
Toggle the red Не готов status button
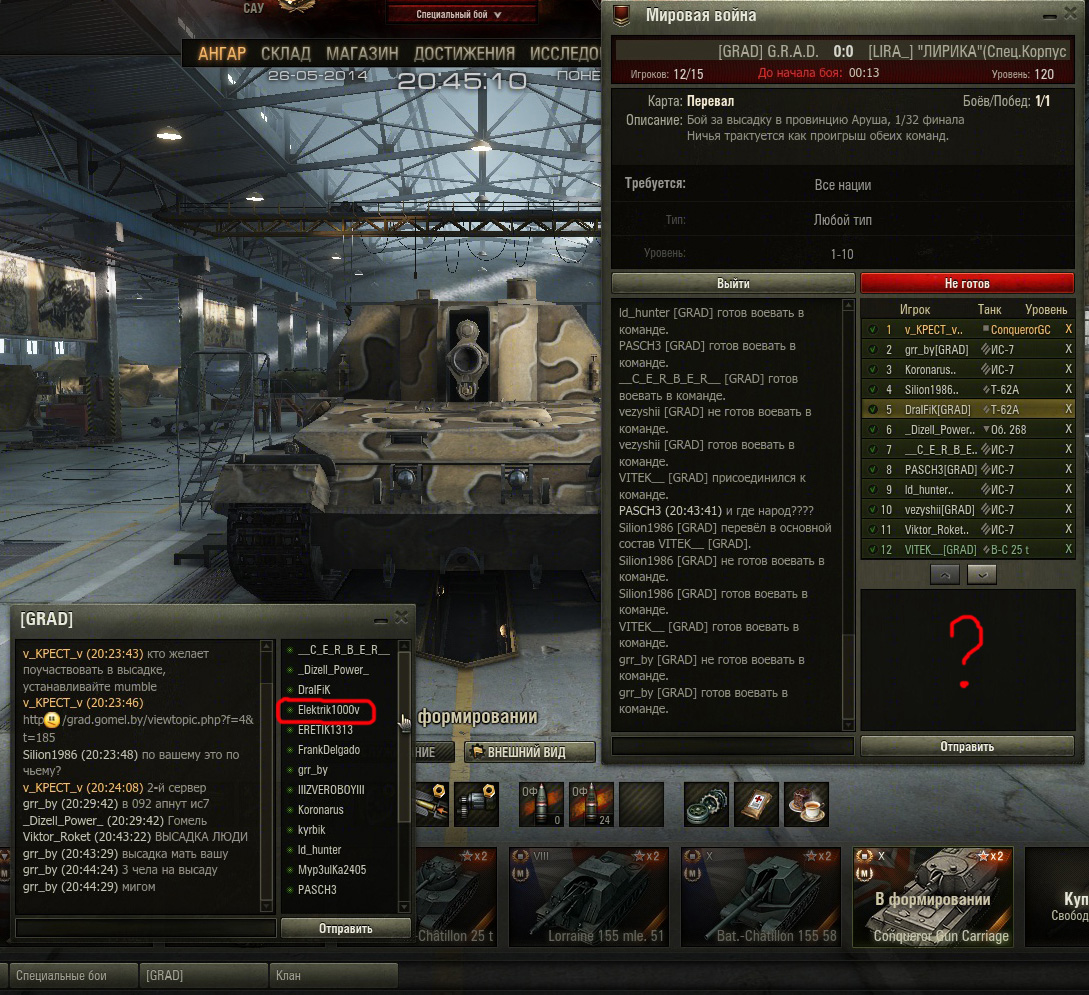pos(966,283)
